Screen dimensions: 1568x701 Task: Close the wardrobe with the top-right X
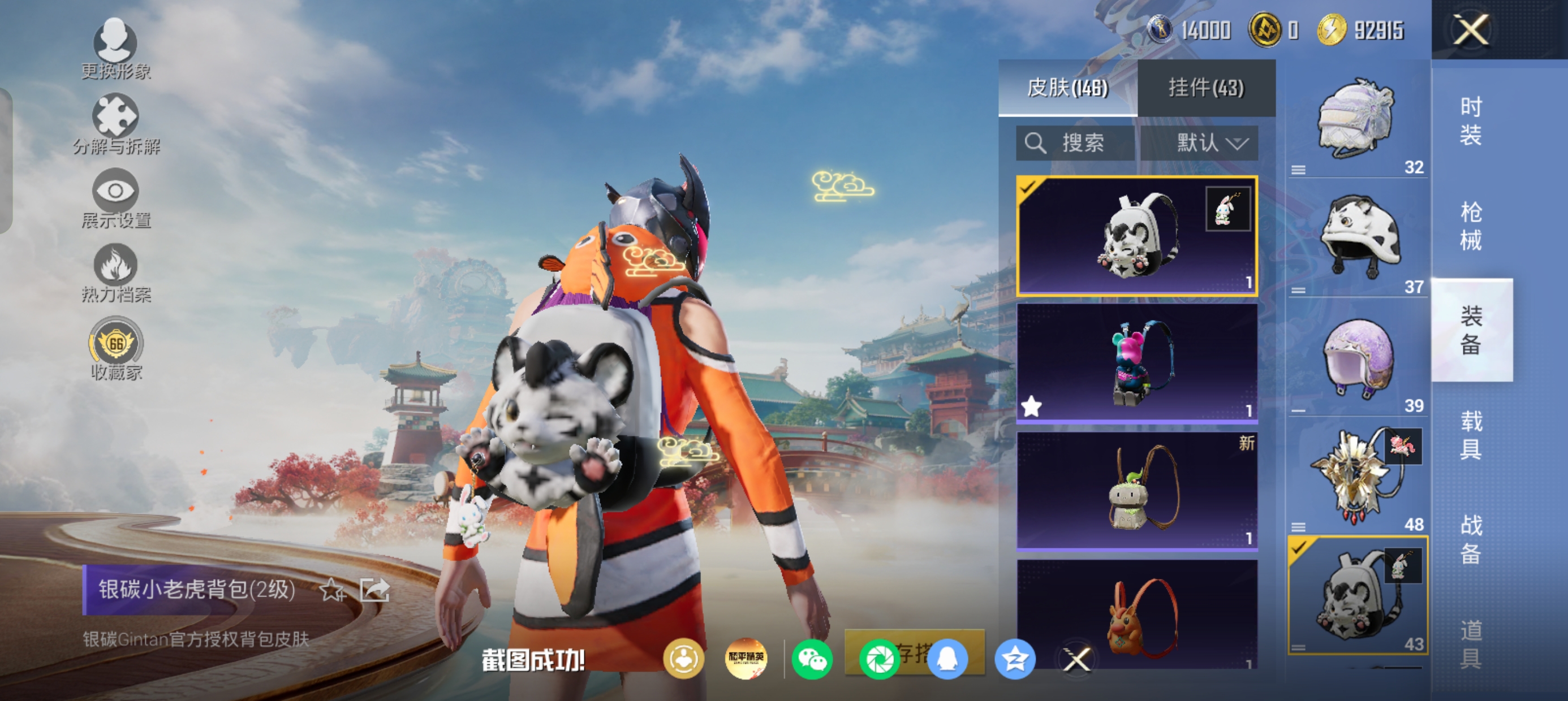point(1471,30)
